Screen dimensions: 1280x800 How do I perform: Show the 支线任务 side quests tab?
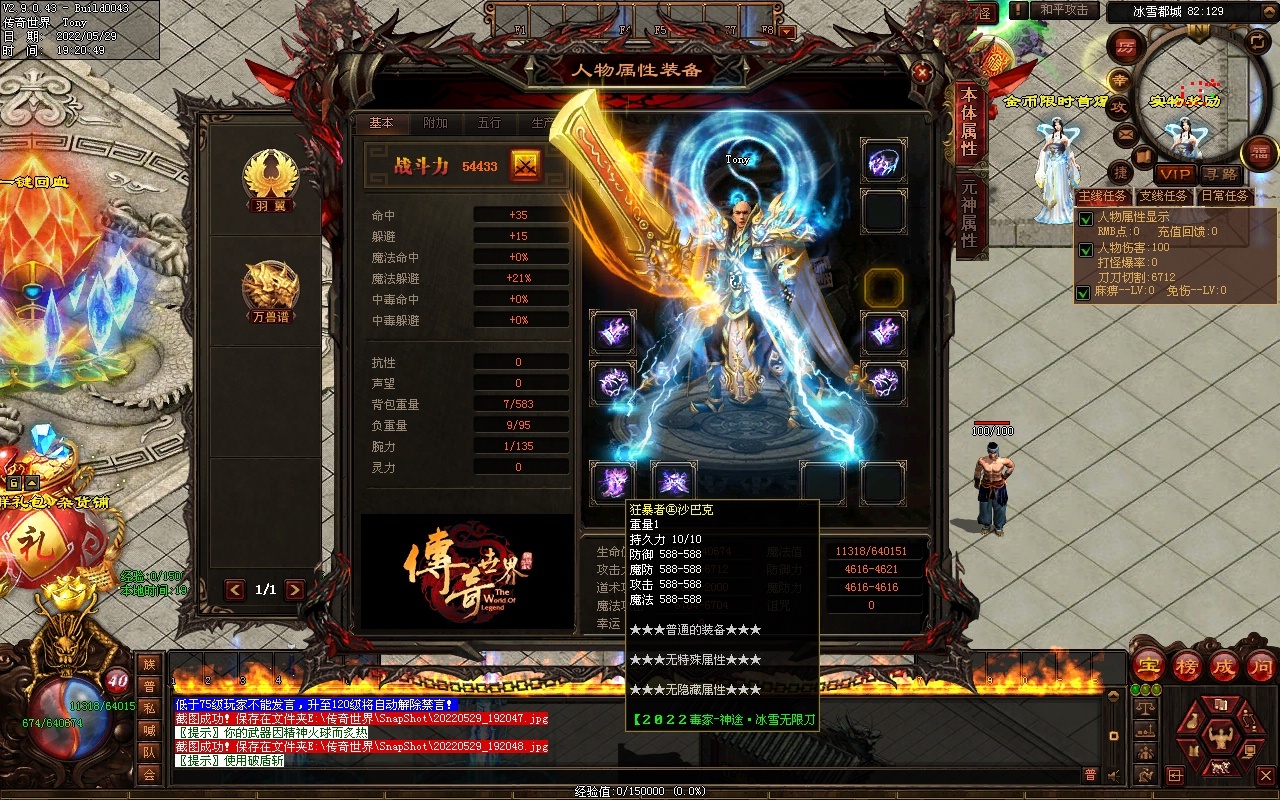[x=1163, y=197]
